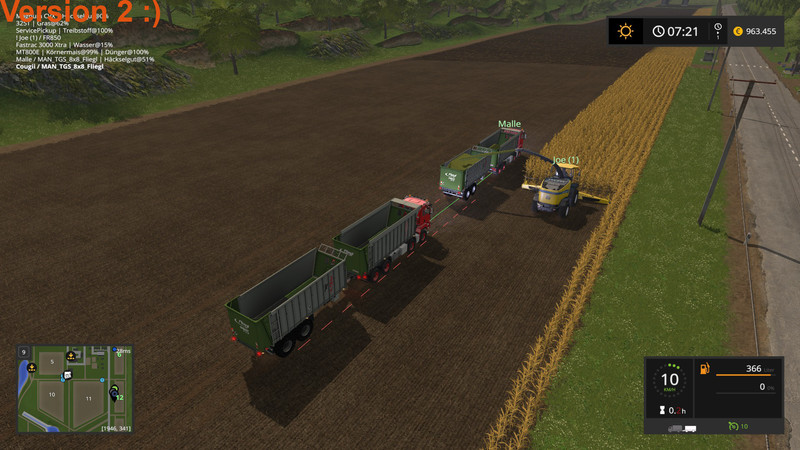This screenshot has height=450, width=800.
Task: Pick the highlighted Cougii MAN_TGS_8x8_Fliegl row
Action: coord(60,66)
